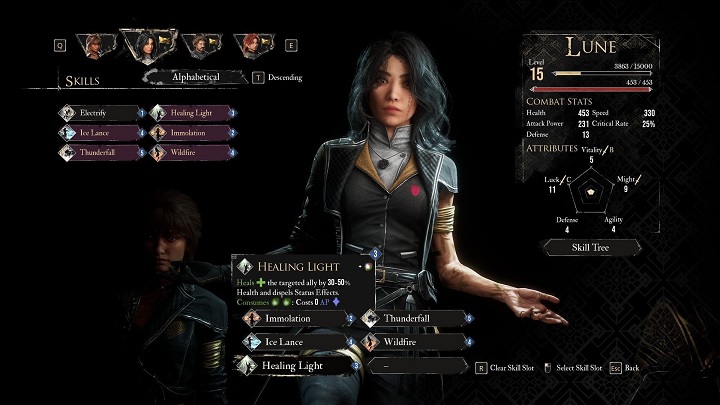Select the empty skill slot
The height and width of the screenshot is (405, 720).
coord(412,366)
